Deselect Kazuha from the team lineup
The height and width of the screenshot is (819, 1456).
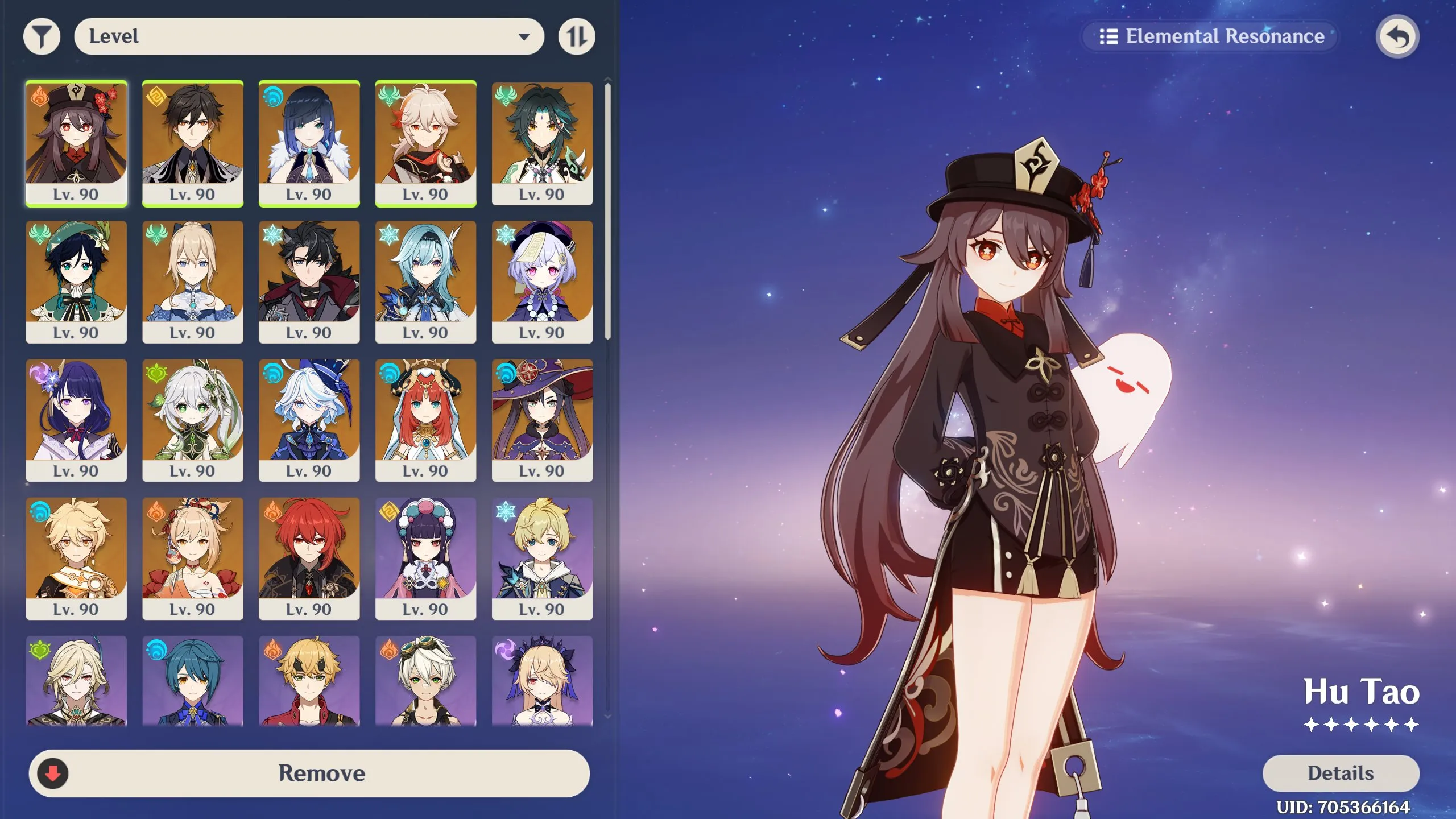(x=426, y=142)
